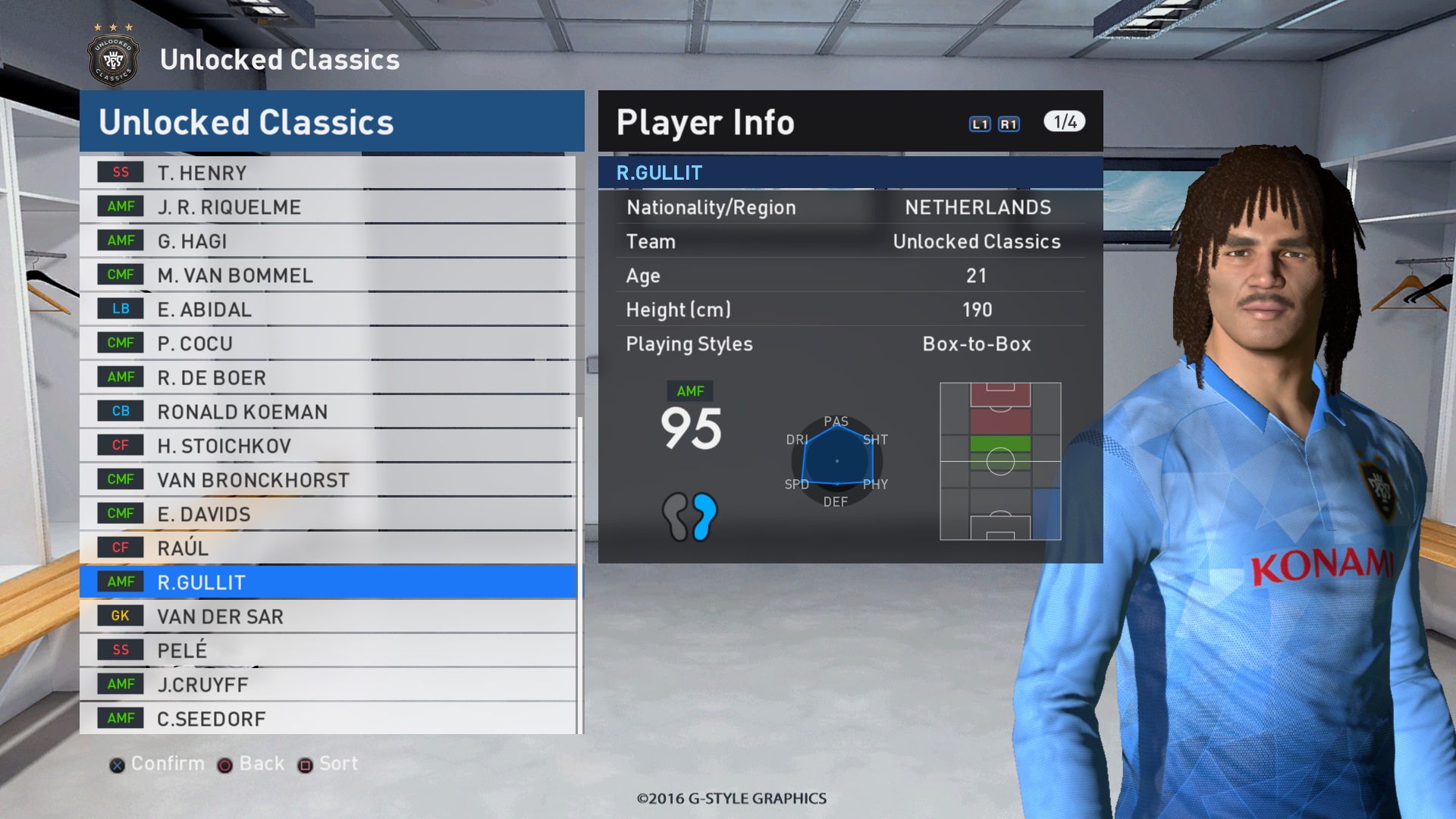Click the highlighted R.Gullit entry
The height and width of the screenshot is (819, 1456).
pyautogui.click(x=328, y=582)
